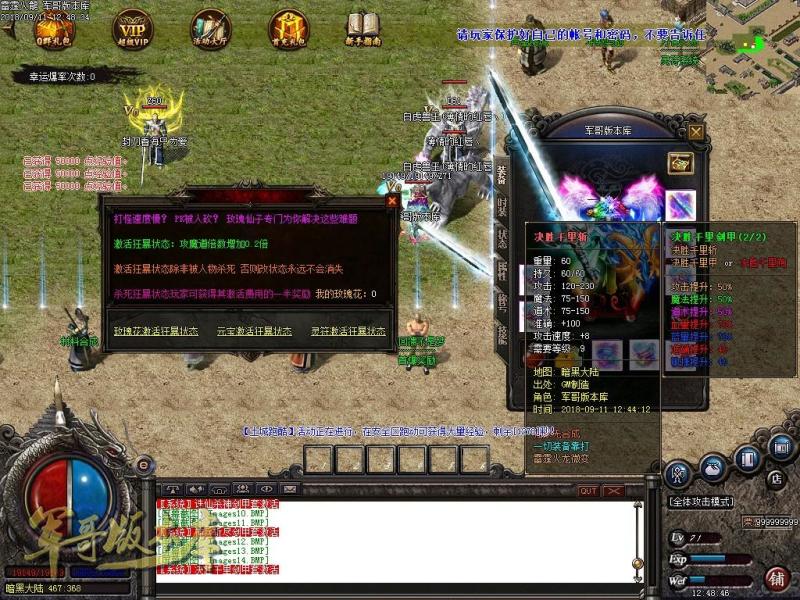800x600 pixels.
Task: Choose 玫瑰花激活狂暴状态 option
Action: click(155, 331)
